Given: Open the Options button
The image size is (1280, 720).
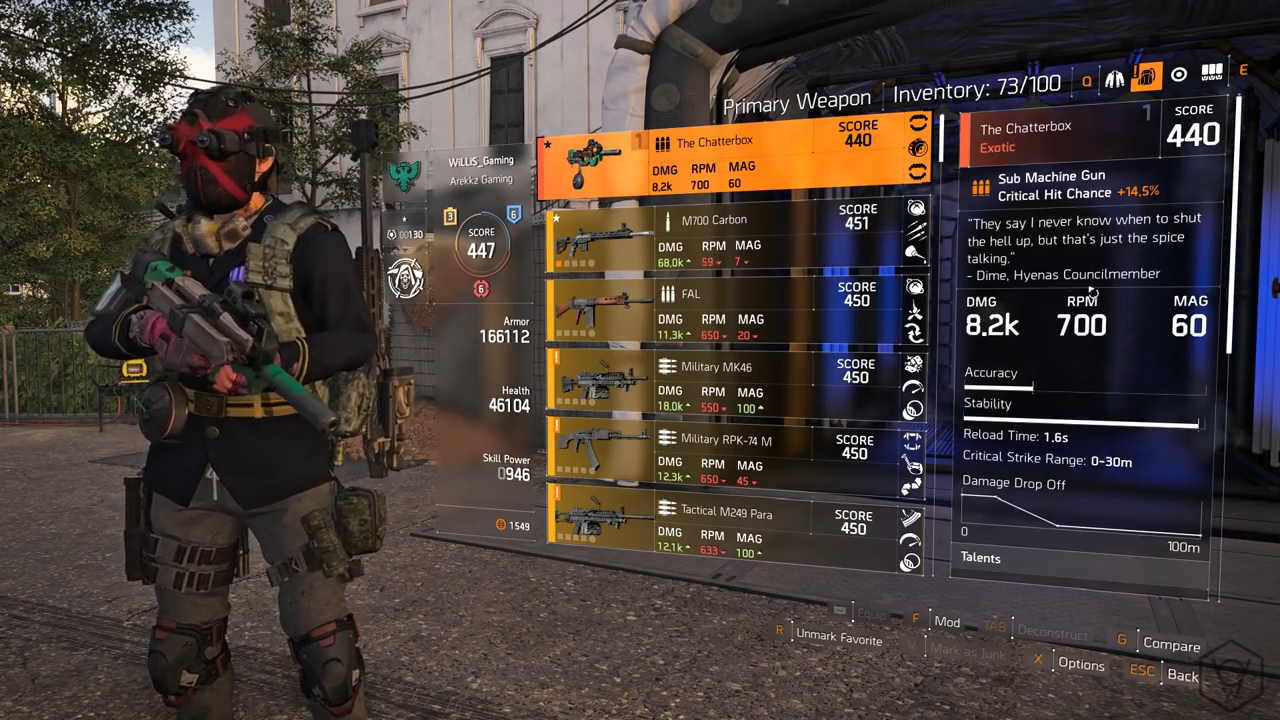Looking at the screenshot, I should coord(1080,663).
